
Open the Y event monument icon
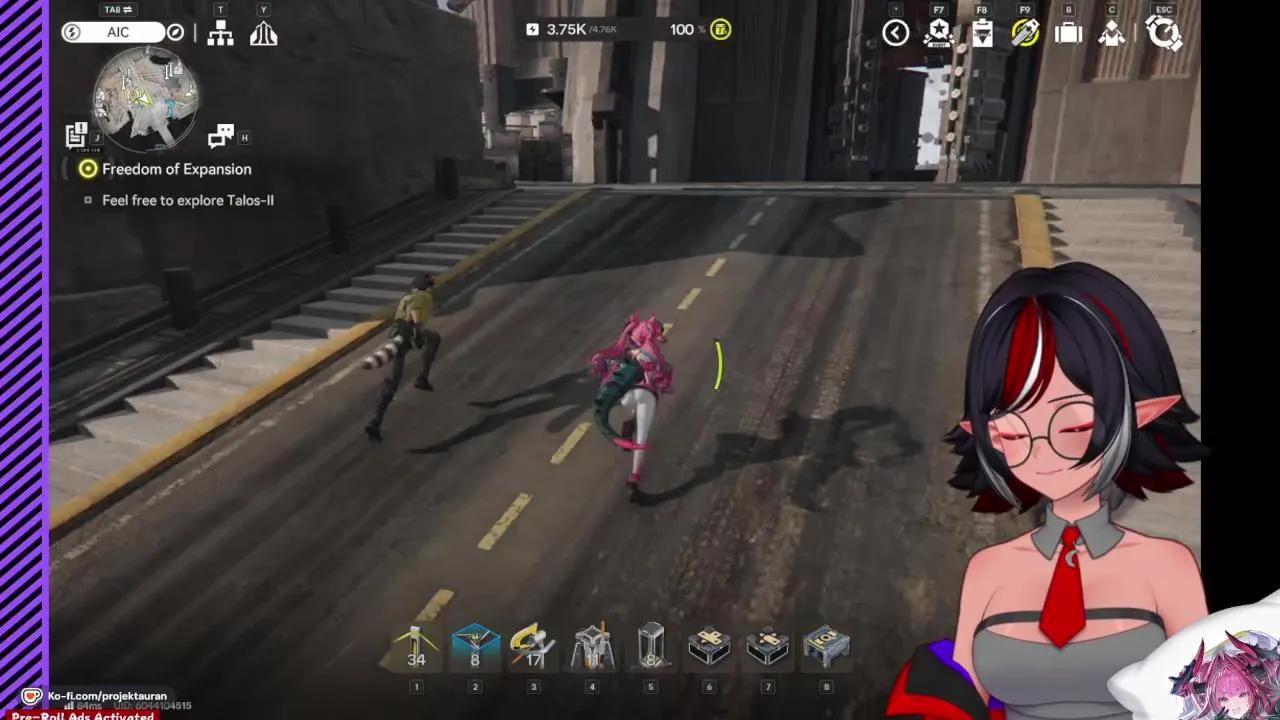point(264,33)
